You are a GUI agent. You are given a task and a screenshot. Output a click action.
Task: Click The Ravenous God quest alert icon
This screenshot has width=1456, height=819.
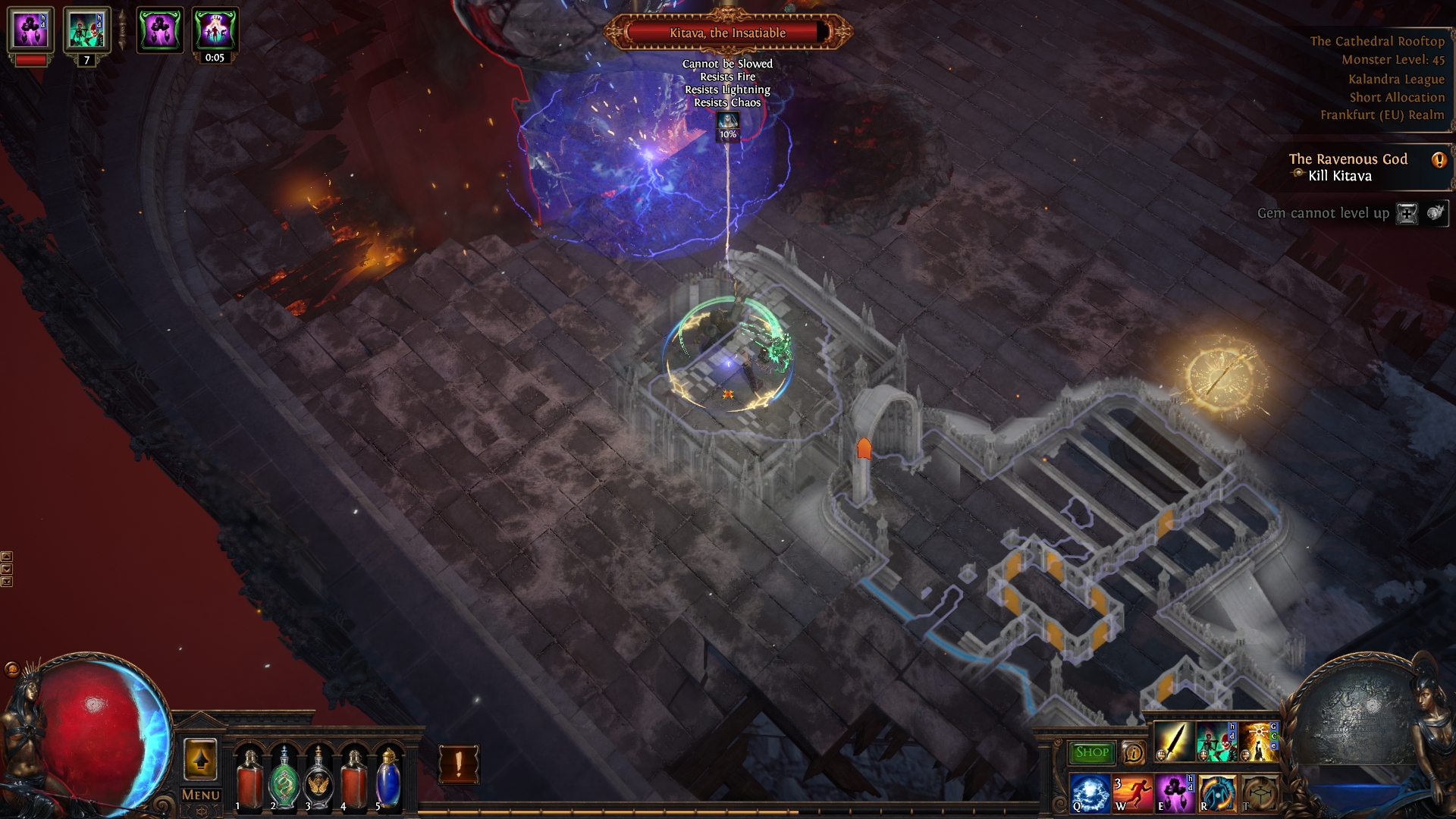click(1438, 160)
